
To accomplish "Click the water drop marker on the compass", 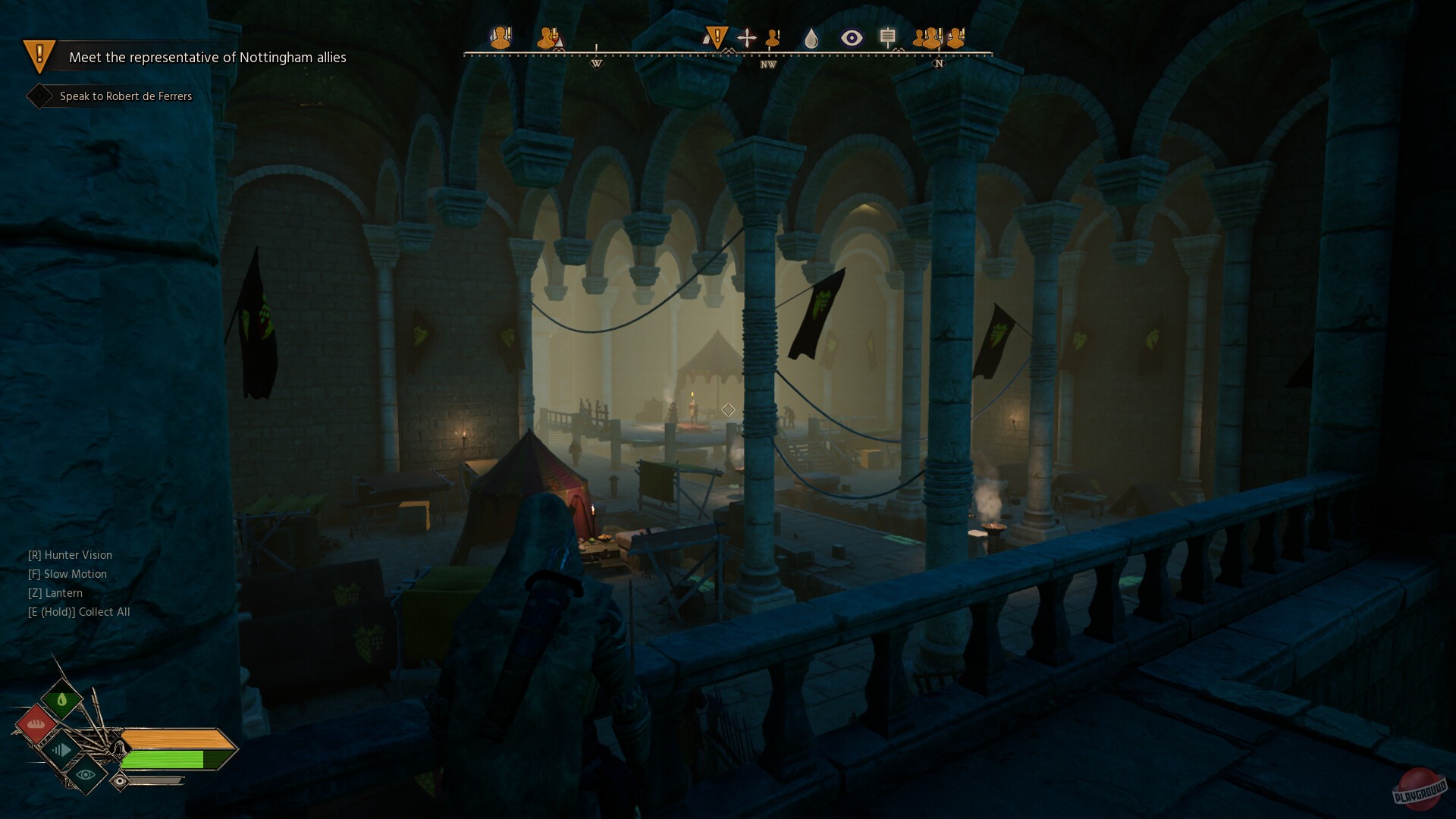I will click(x=811, y=38).
